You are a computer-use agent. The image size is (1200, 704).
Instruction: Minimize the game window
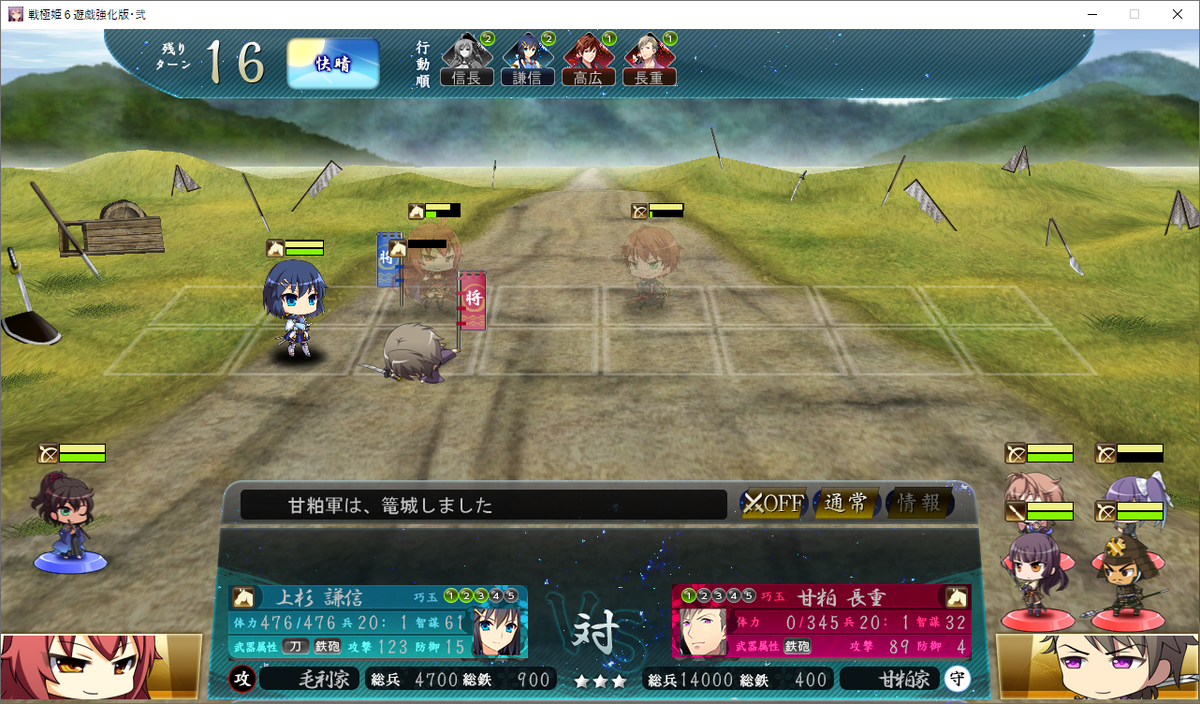[x=1086, y=14]
